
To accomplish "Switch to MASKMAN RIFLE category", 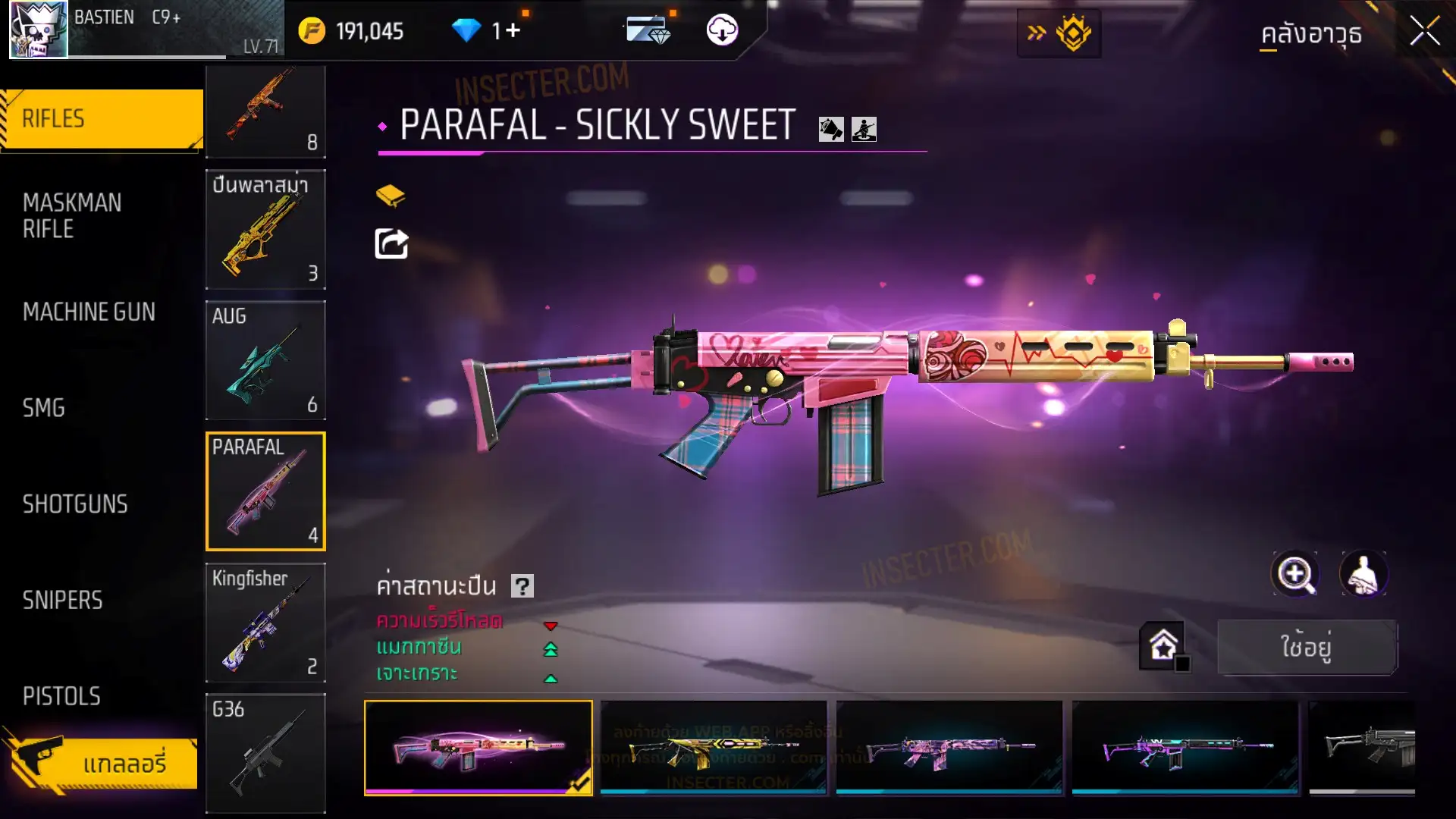I will click(73, 216).
